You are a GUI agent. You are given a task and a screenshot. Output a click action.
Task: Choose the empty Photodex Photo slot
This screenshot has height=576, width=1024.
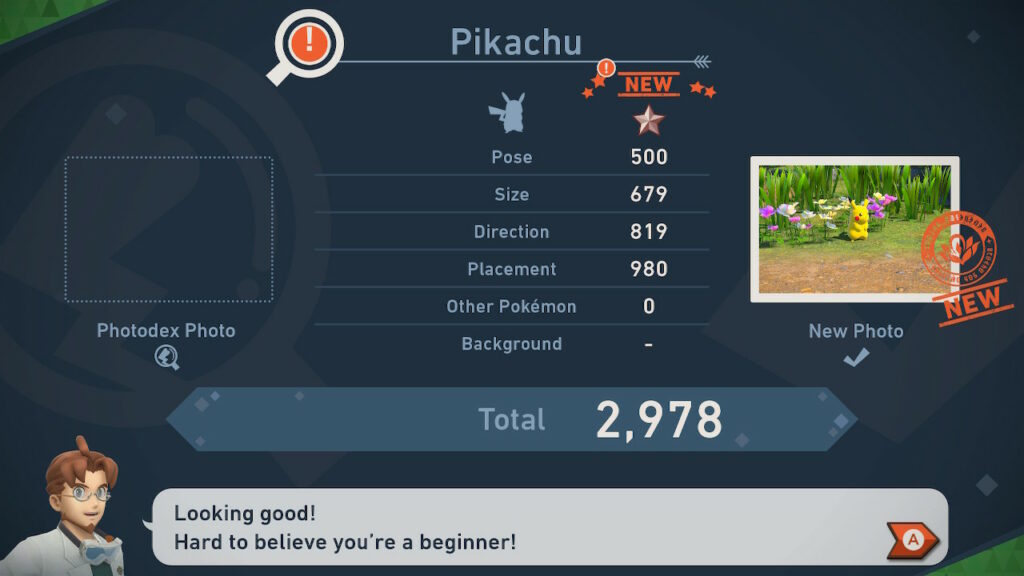(x=169, y=229)
